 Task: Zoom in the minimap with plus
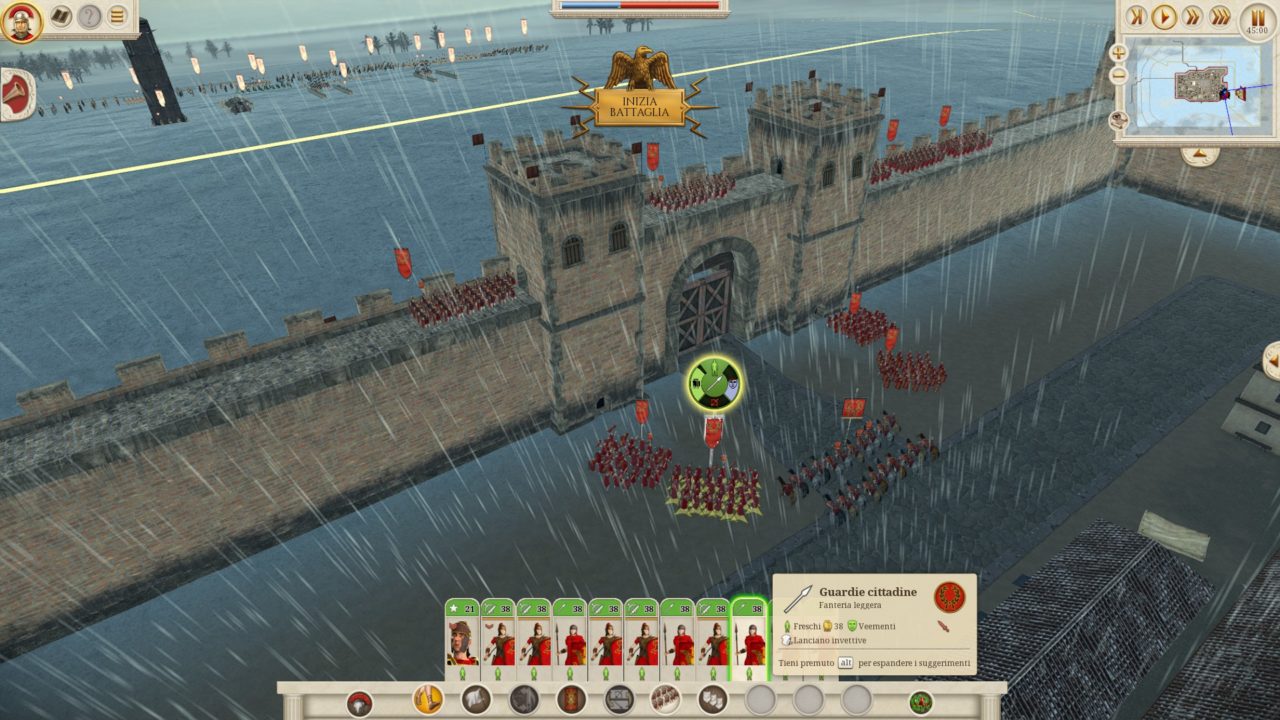click(x=1118, y=52)
